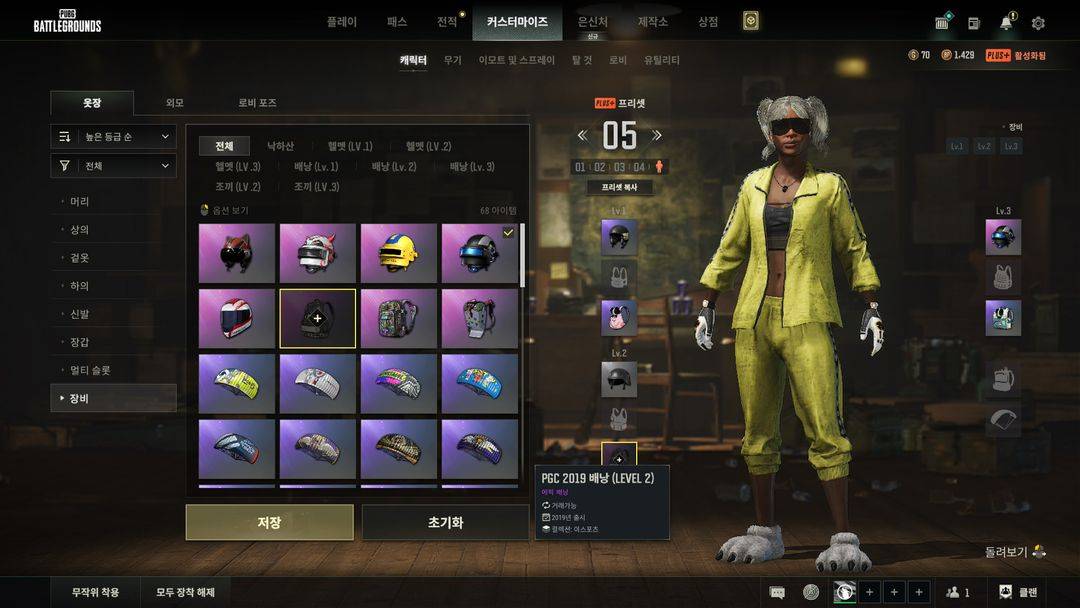Switch to the 외모 tab
Image resolution: width=1080 pixels, height=608 pixels.
click(x=175, y=103)
